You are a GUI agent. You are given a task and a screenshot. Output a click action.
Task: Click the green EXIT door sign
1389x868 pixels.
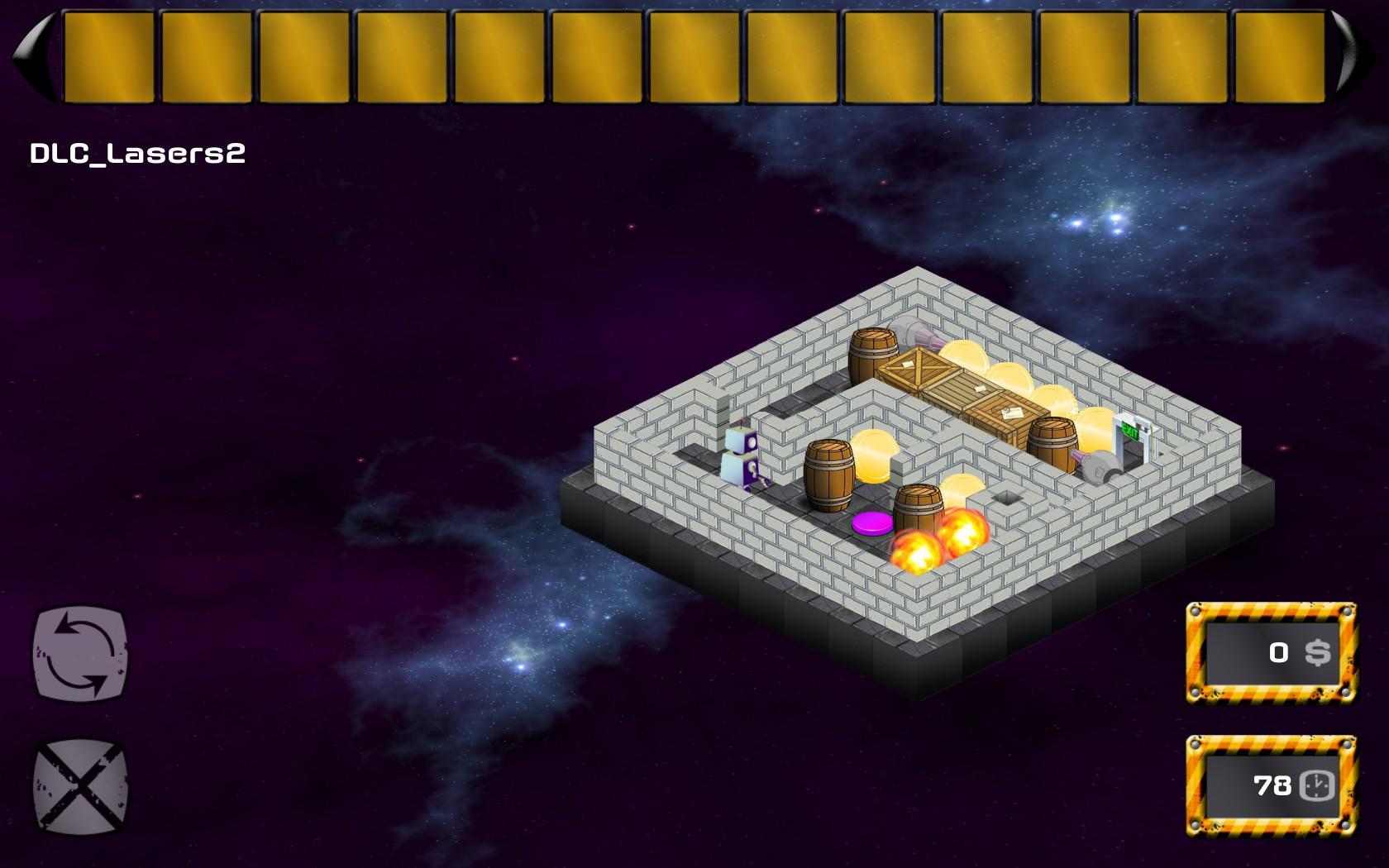point(1133,430)
